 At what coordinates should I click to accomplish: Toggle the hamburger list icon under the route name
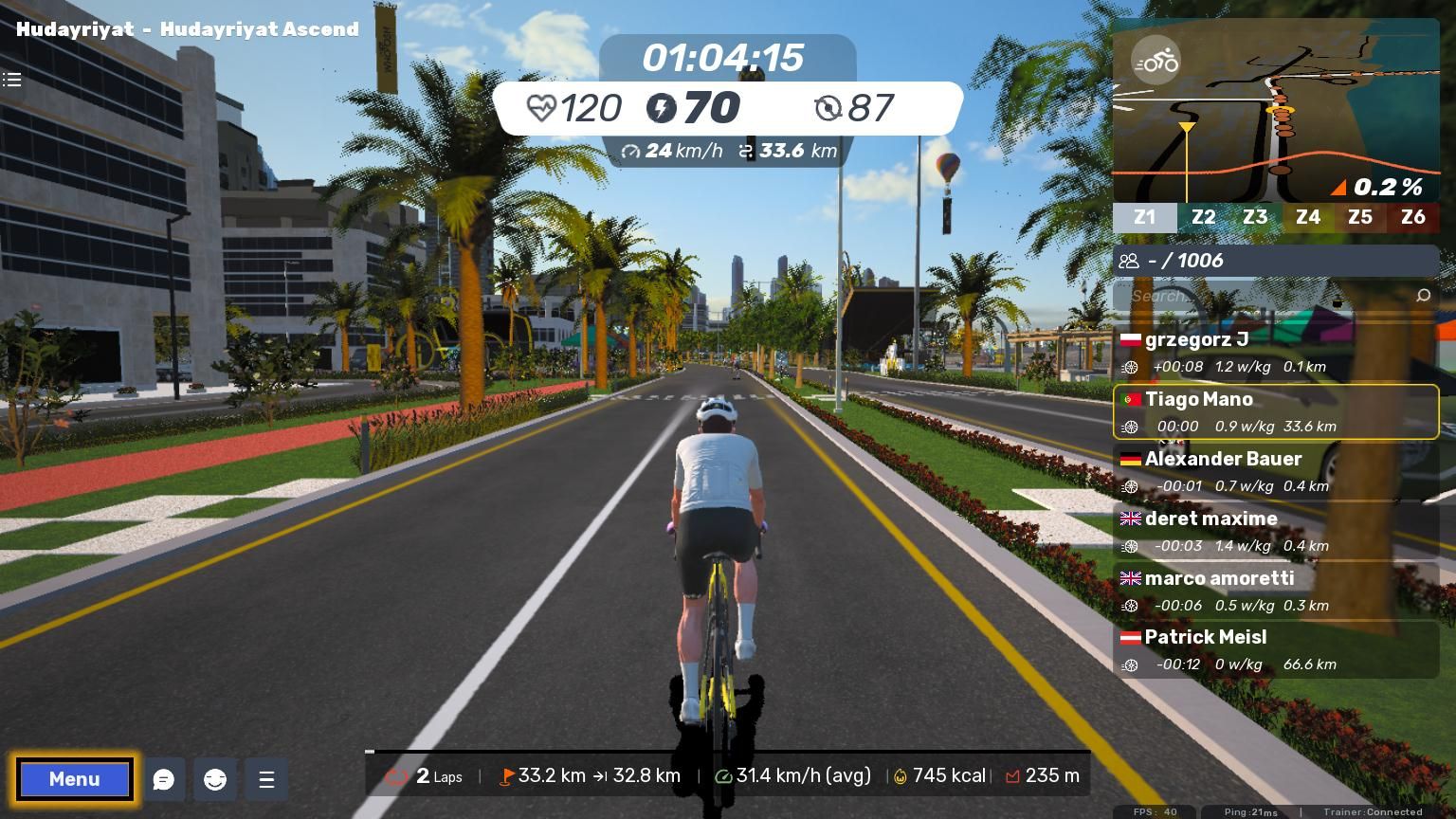12,80
